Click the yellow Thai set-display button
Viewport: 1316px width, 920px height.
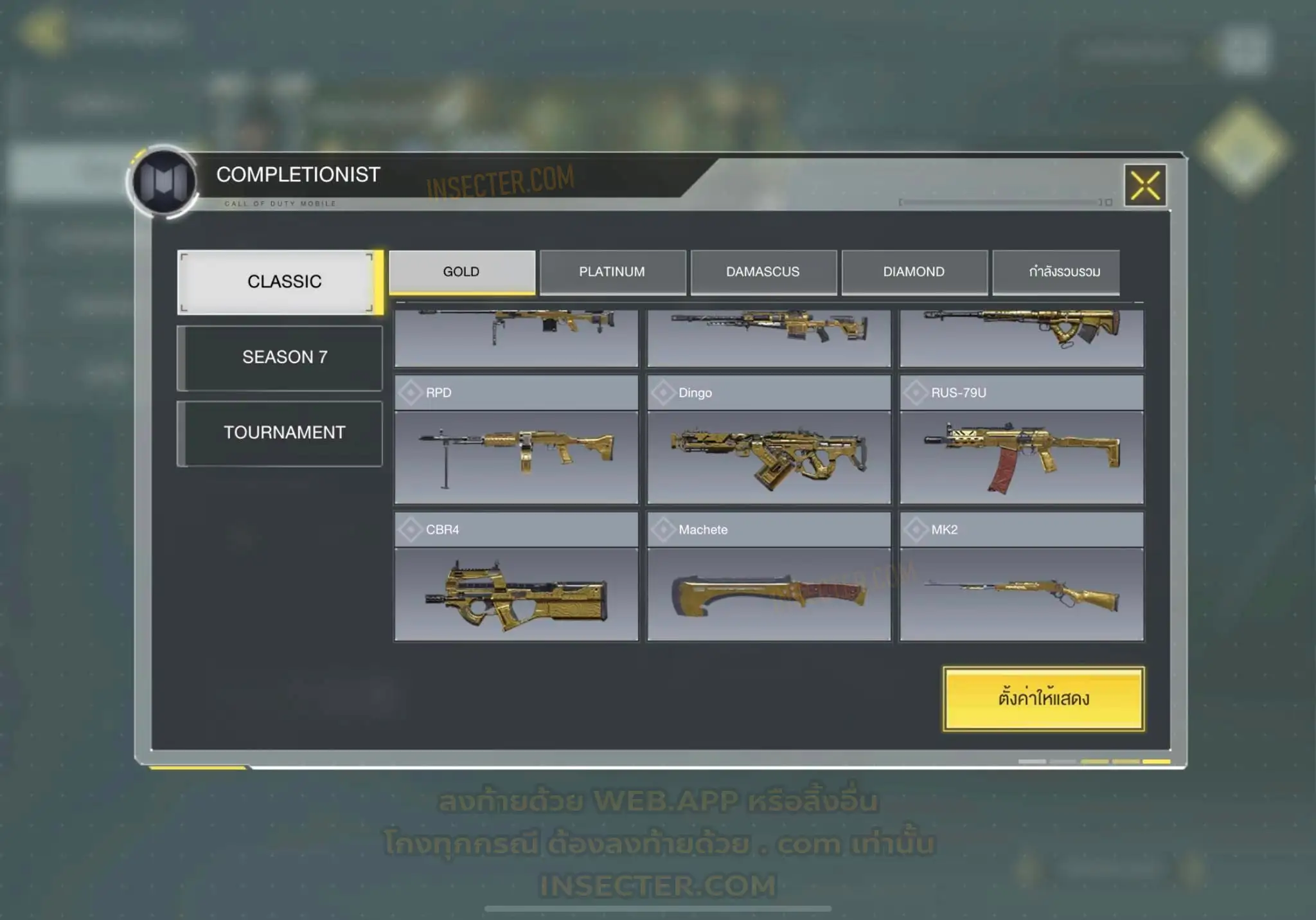coord(1043,698)
